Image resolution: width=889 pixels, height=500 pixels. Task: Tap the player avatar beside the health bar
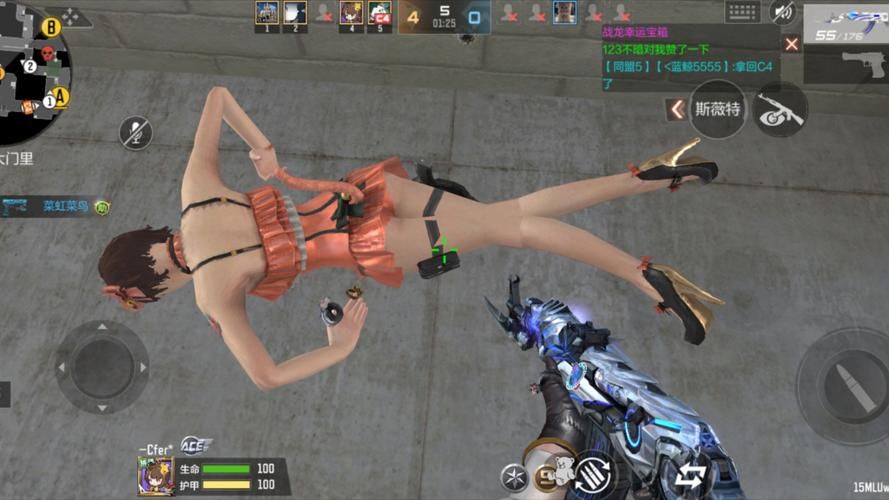pyautogui.click(x=156, y=476)
